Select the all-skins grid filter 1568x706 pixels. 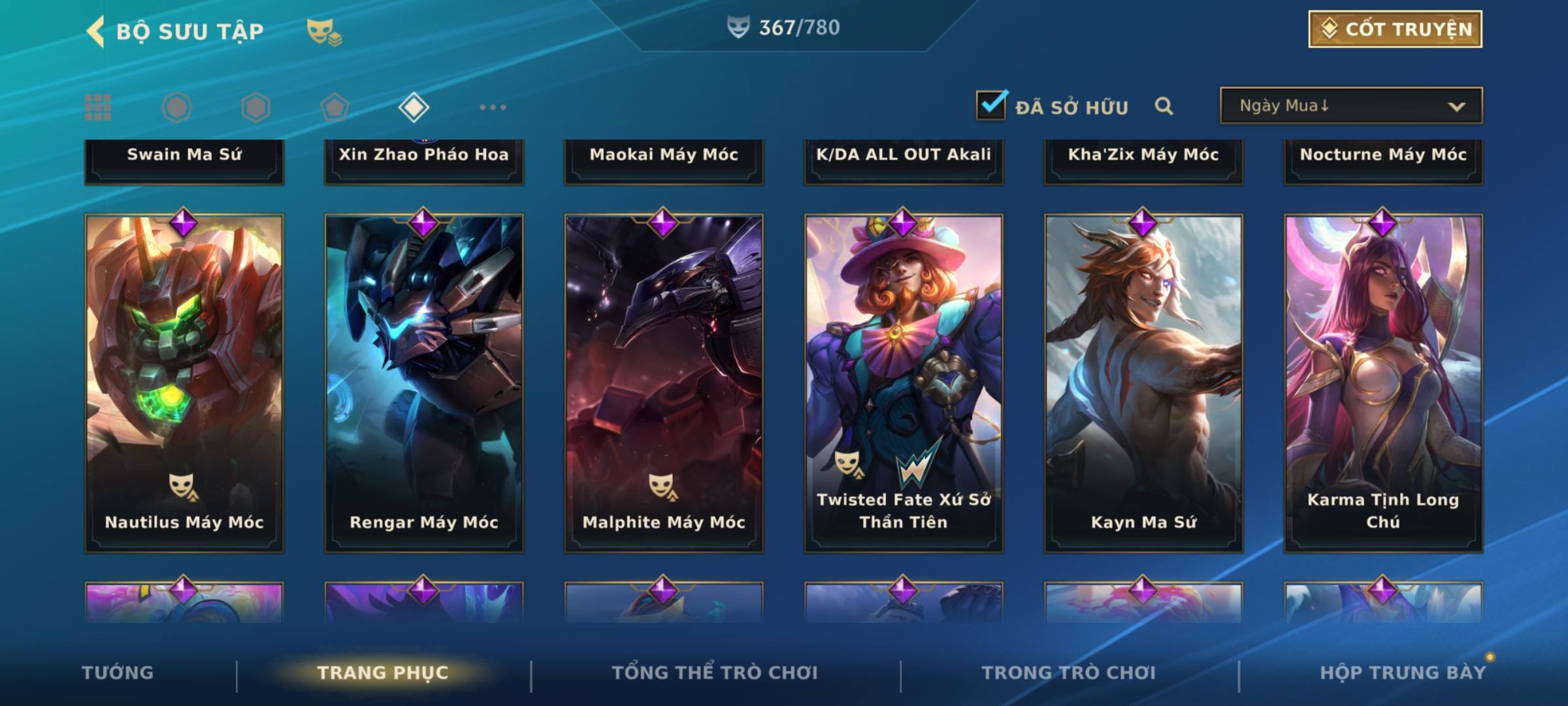(x=98, y=107)
